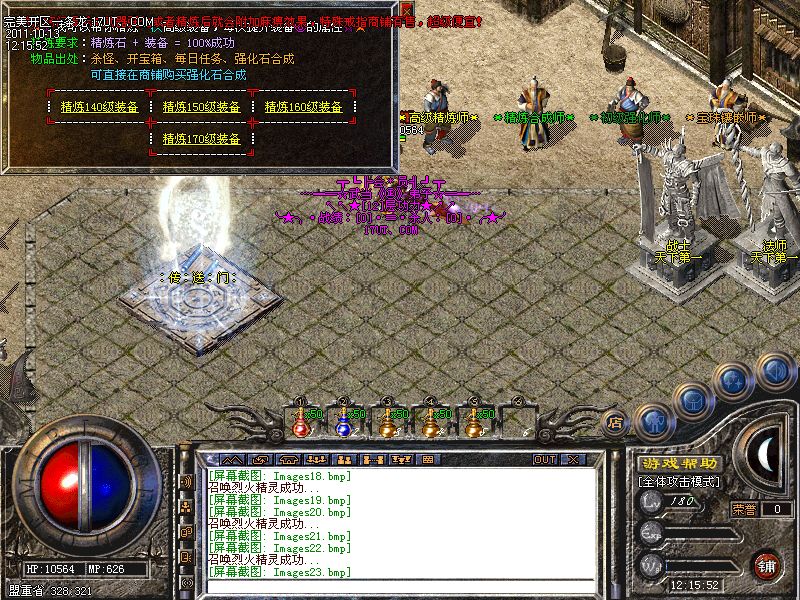Use the red health potion in slot 1
The image size is (800, 600).
[300, 424]
